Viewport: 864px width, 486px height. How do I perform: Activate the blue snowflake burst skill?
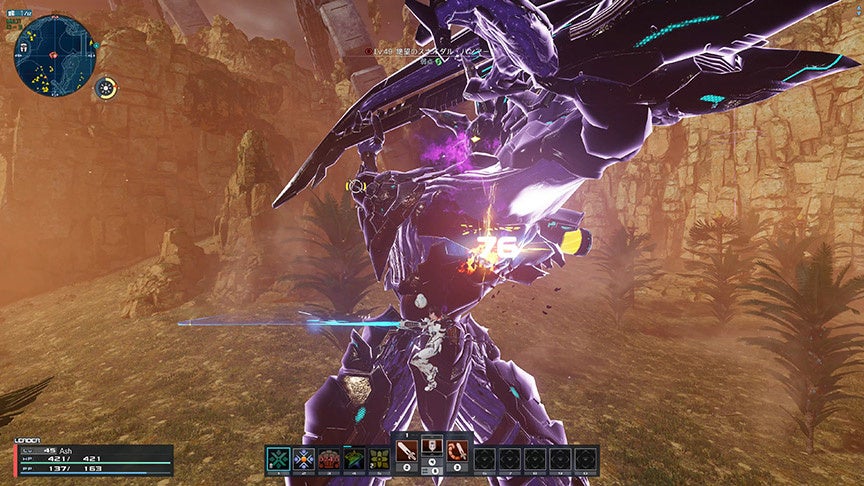304,460
